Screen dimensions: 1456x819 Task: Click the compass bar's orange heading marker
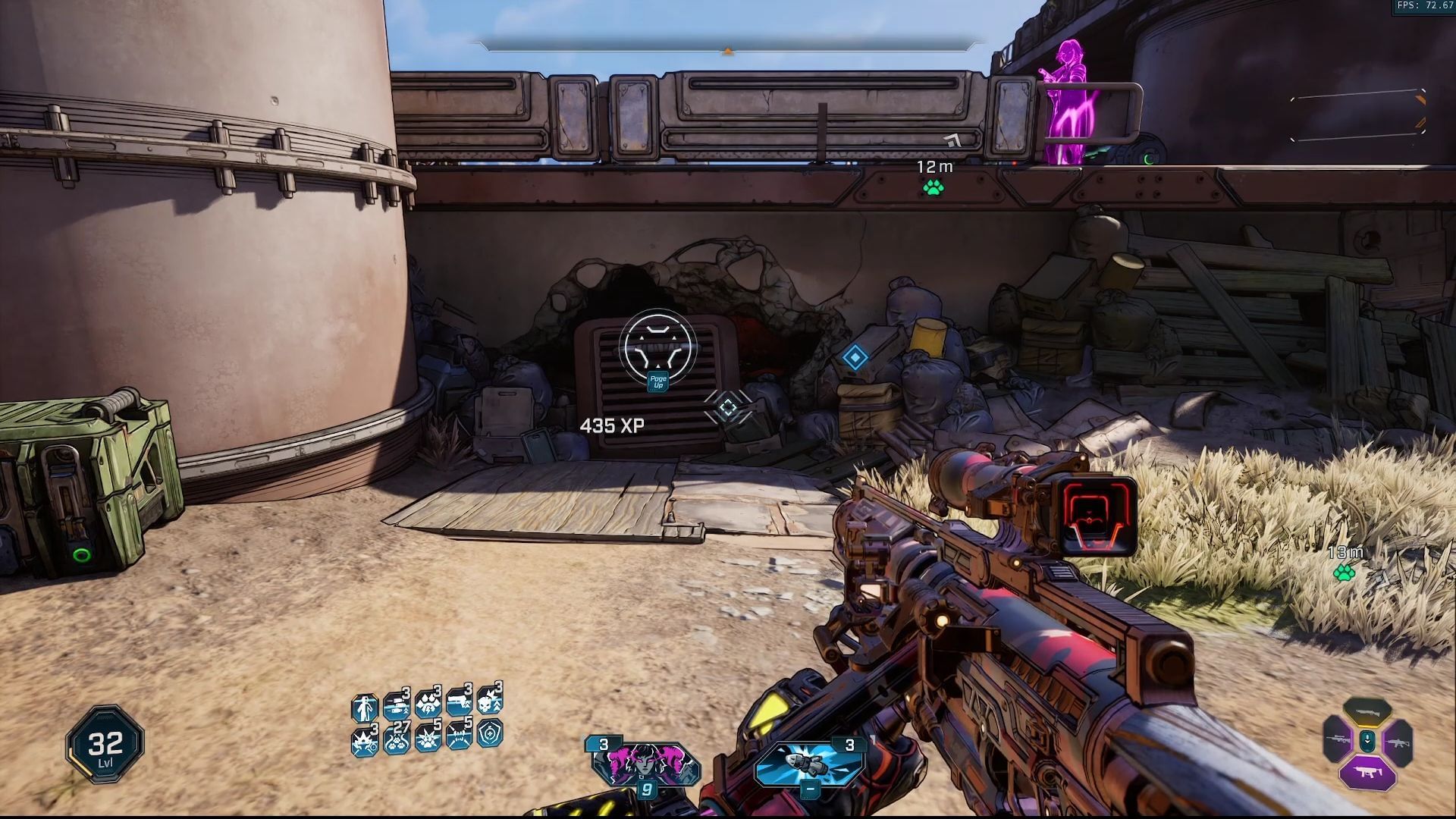click(x=728, y=51)
